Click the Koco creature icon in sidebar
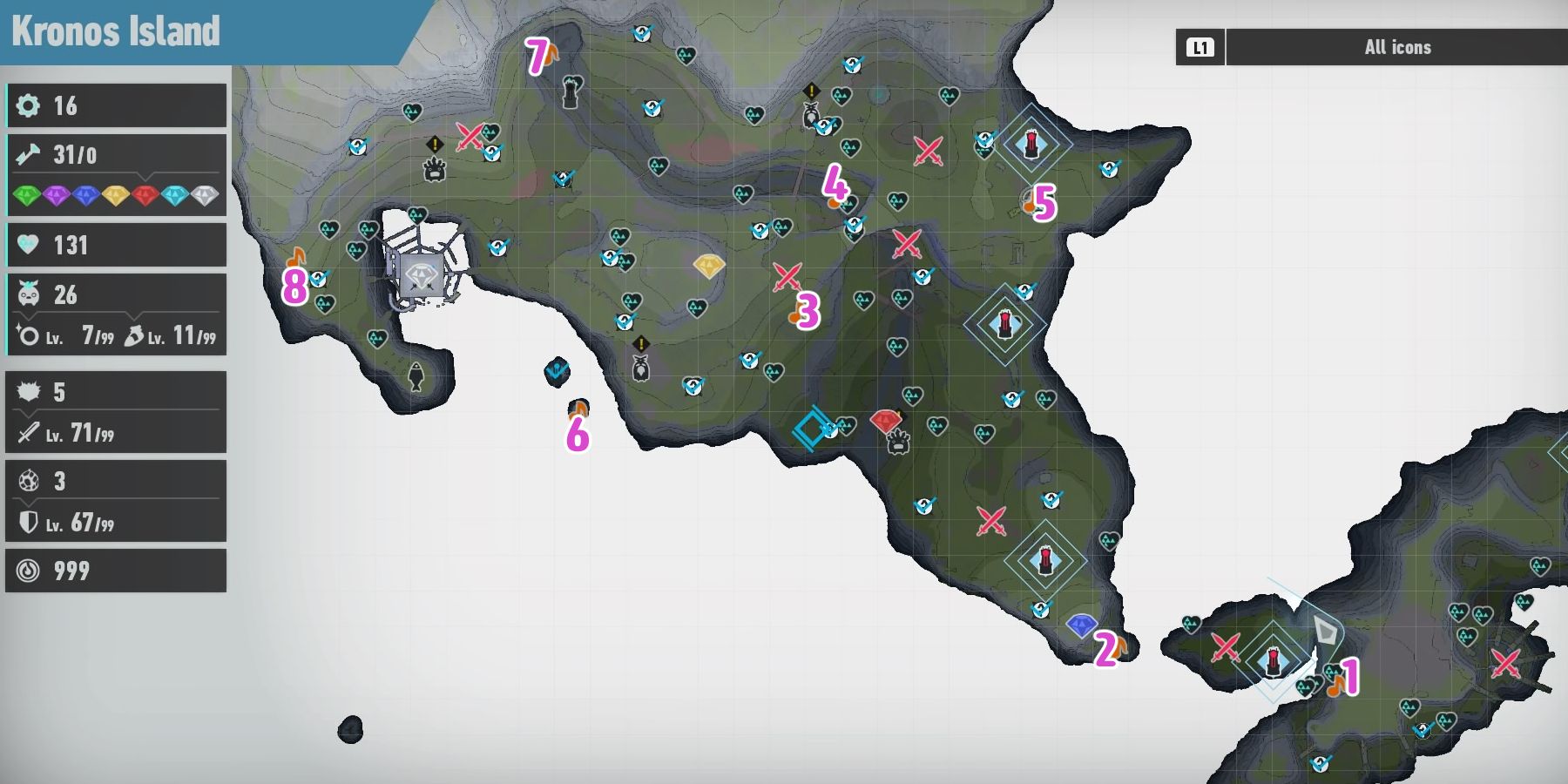The width and height of the screenshot is (1568, 784). (x=29, y=294)
